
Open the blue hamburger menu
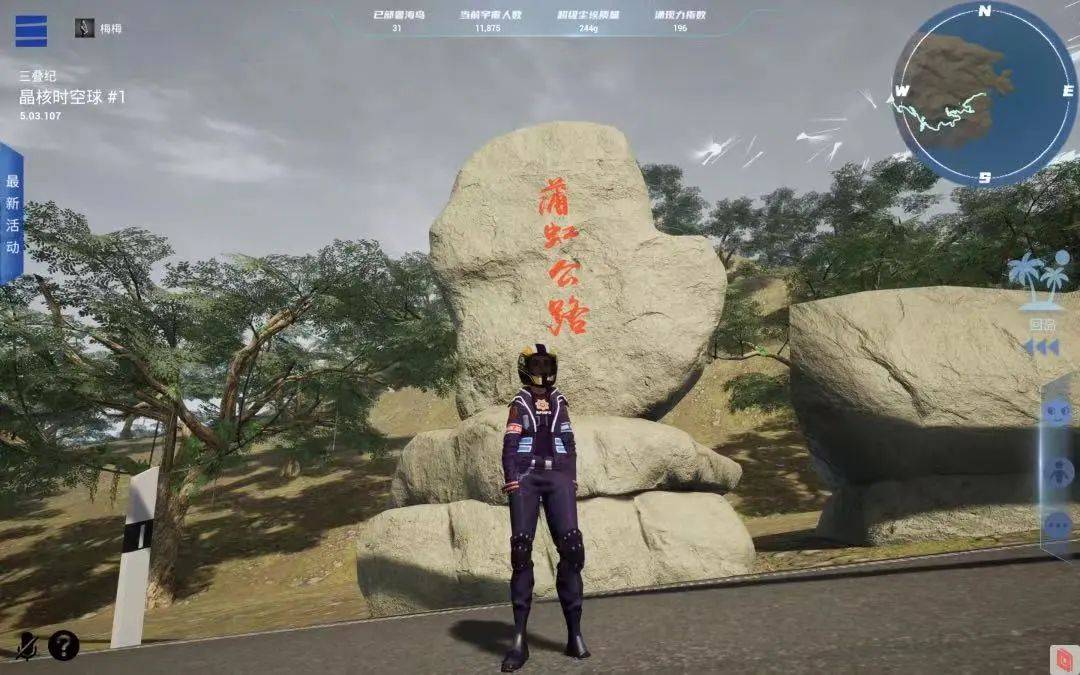[x=31, y=30]
